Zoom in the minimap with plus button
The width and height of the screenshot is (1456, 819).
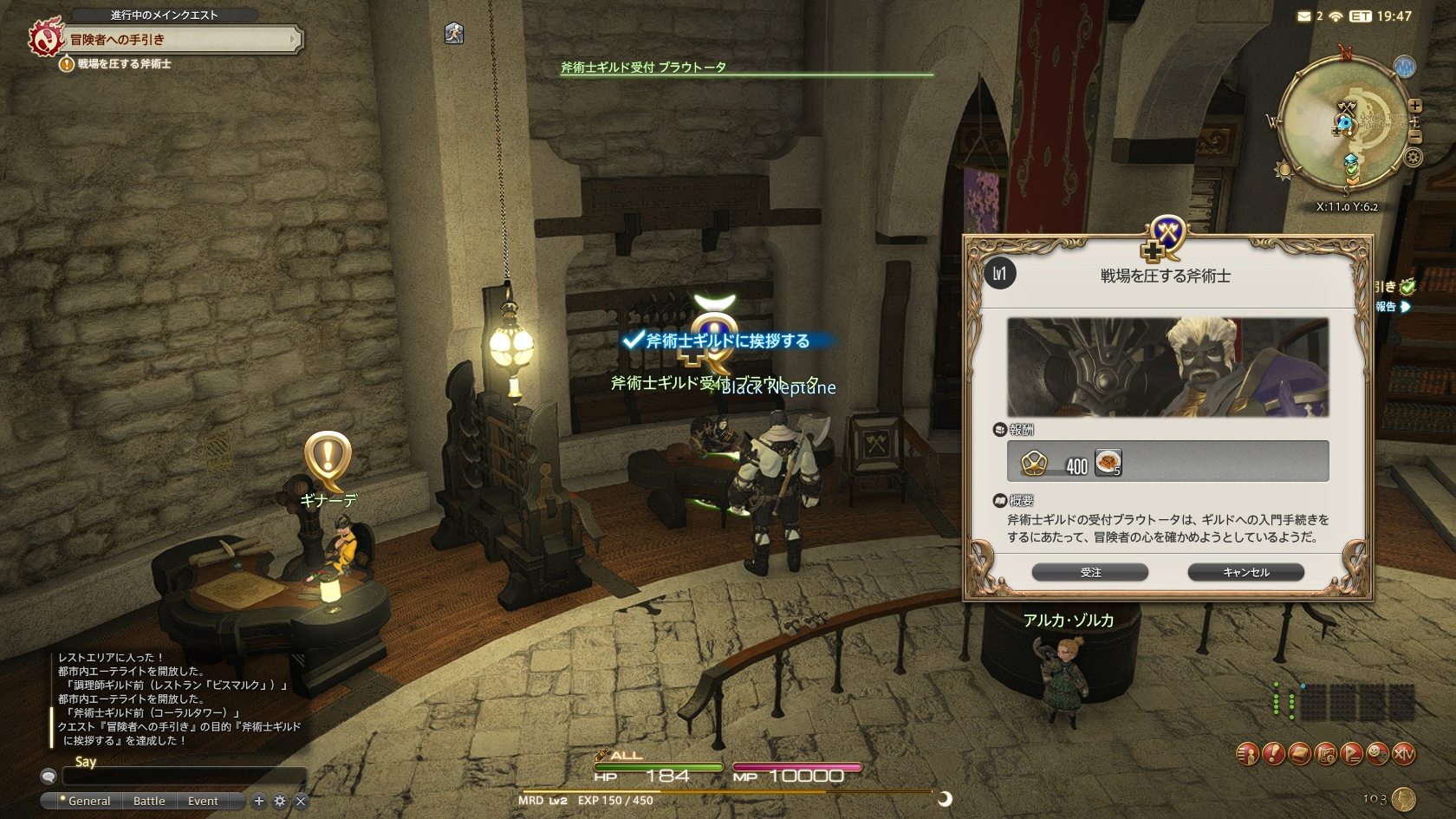1414,106
